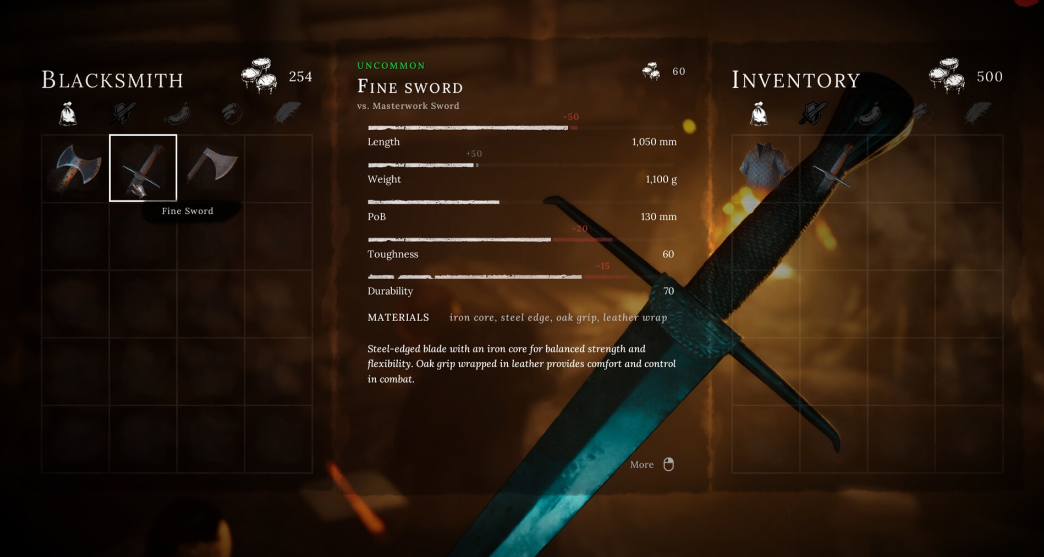Switch the Blacksmith to the feather tab

(x=285, y=113)
